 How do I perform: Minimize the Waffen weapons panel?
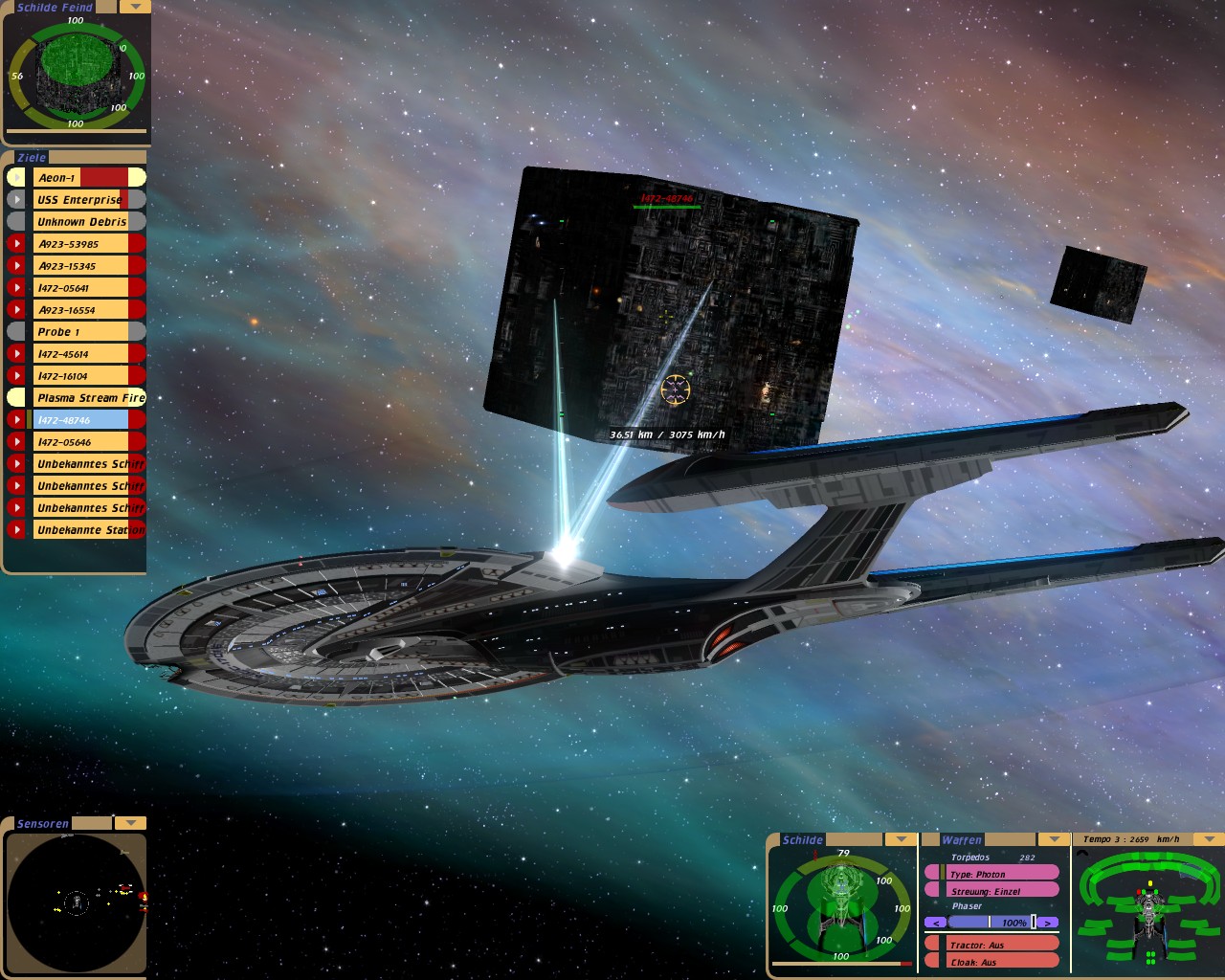[x=1054, y=839]
